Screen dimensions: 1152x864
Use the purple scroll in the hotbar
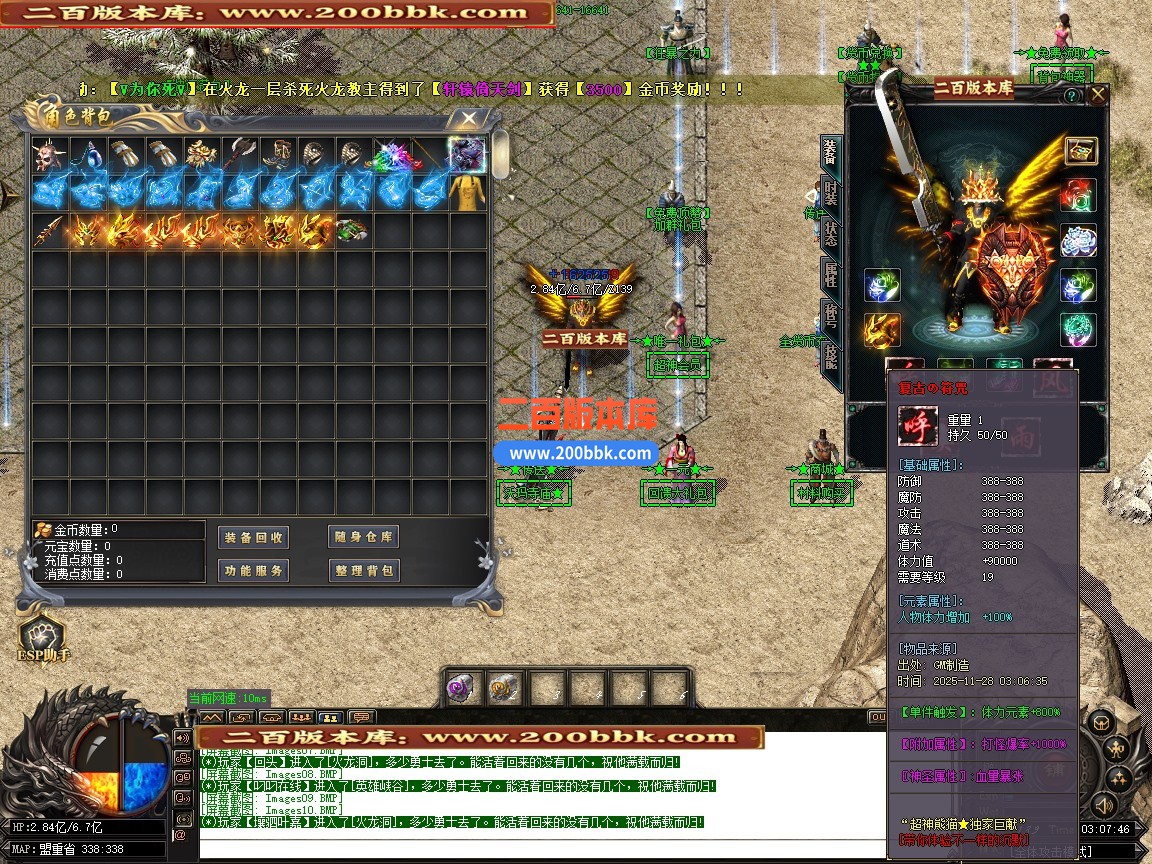tap(463, 688)
